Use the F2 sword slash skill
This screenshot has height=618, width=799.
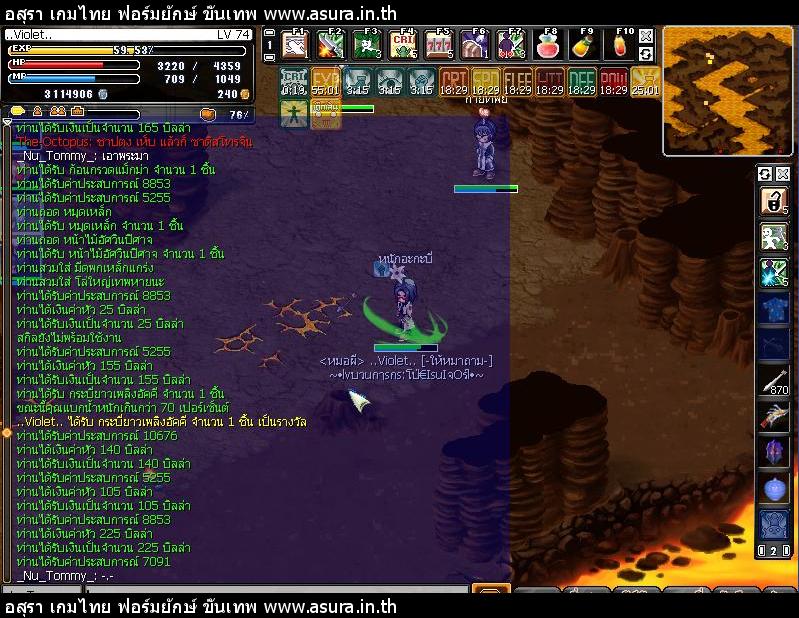click(331, 46)
